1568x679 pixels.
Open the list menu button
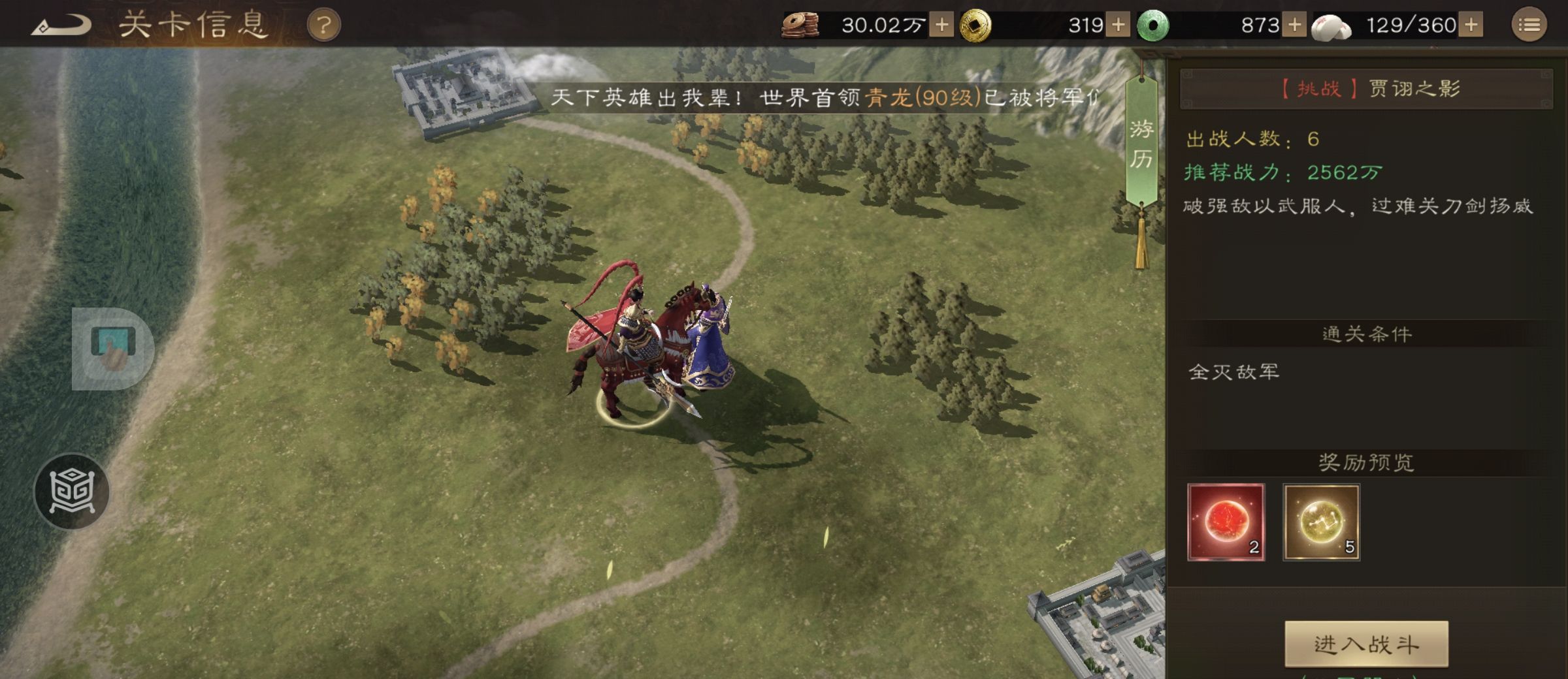[1529, 26]
